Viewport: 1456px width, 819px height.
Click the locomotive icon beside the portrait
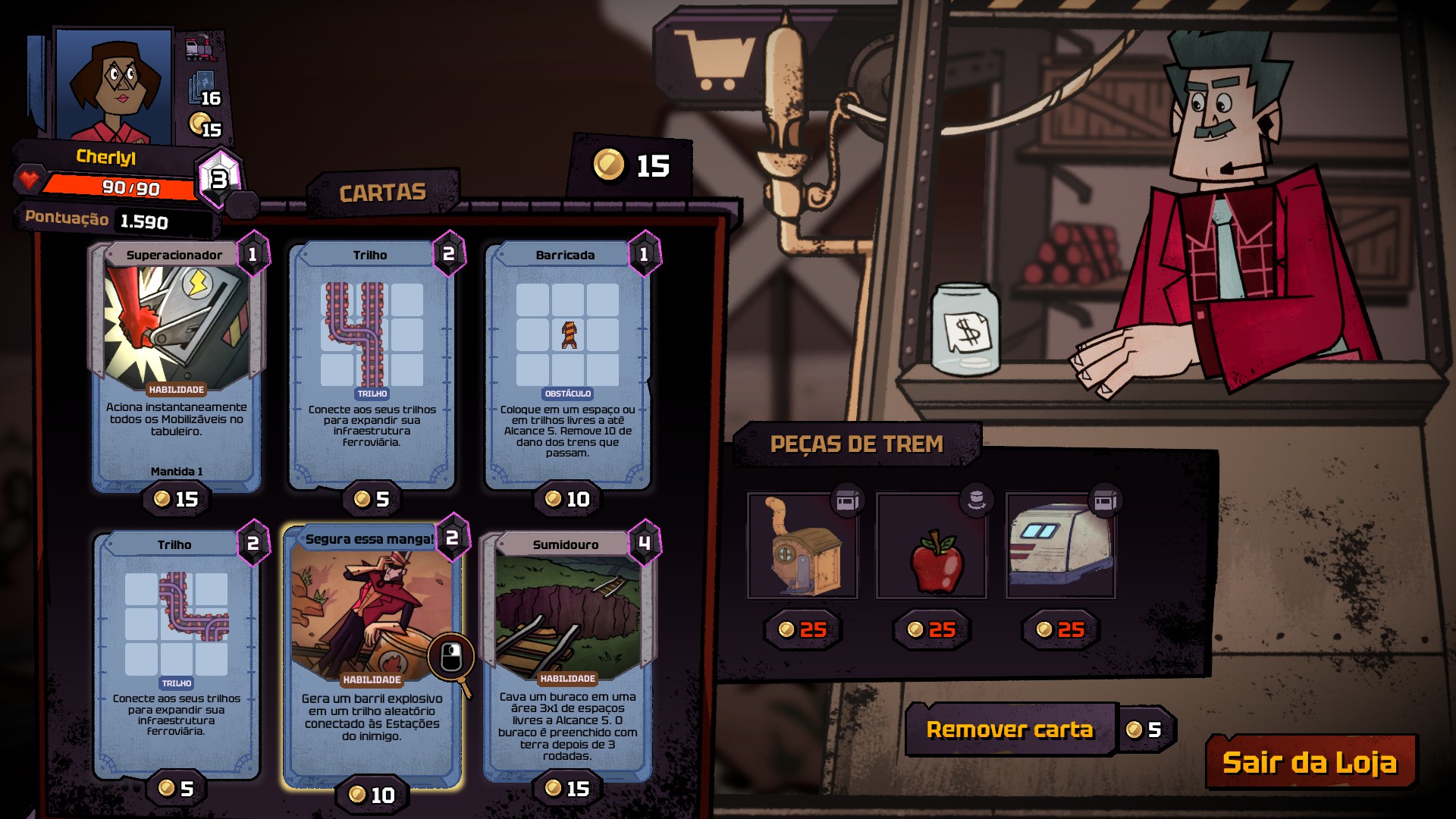point(200,49)
